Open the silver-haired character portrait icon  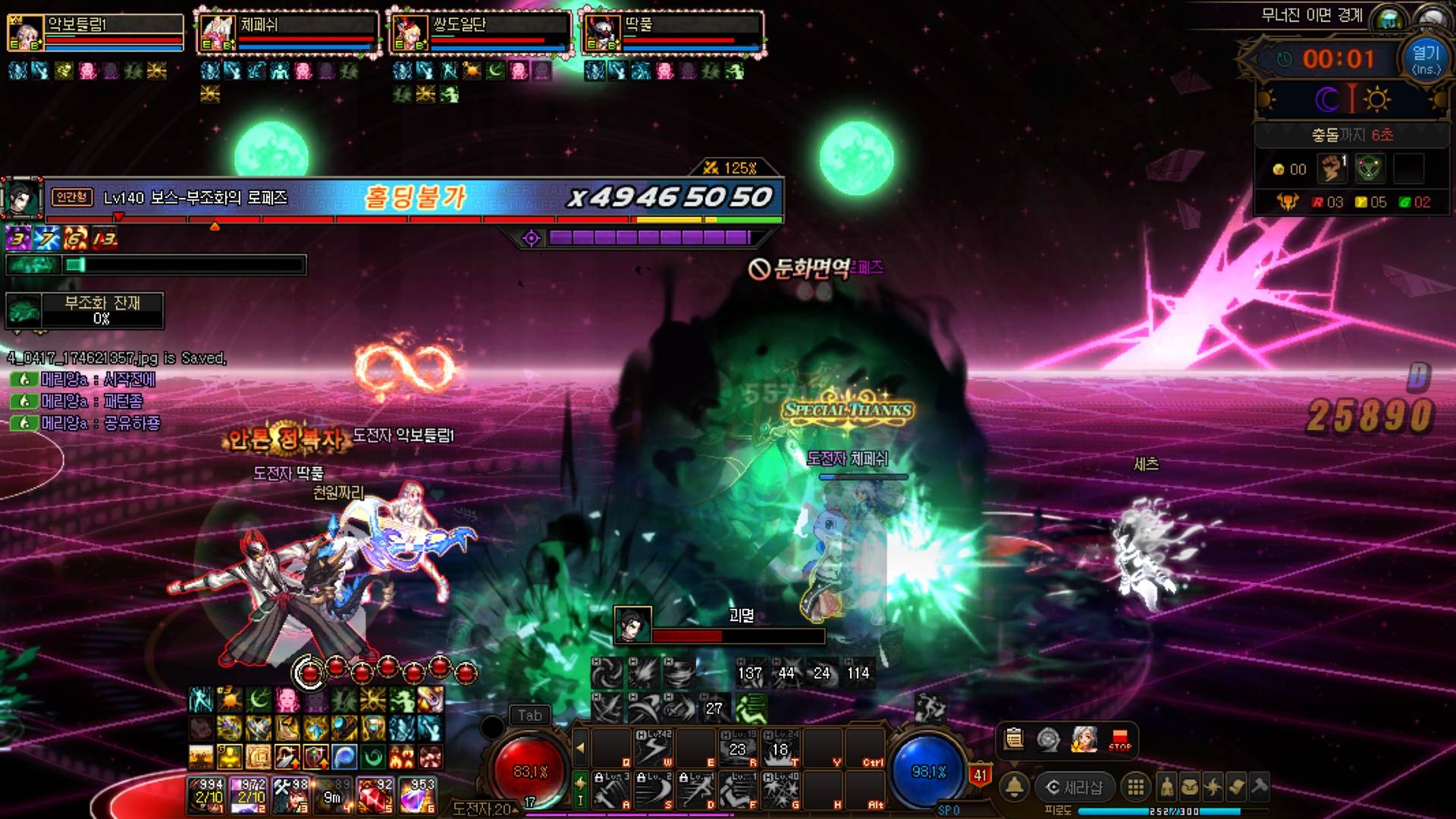click(x=1084, y=739)
